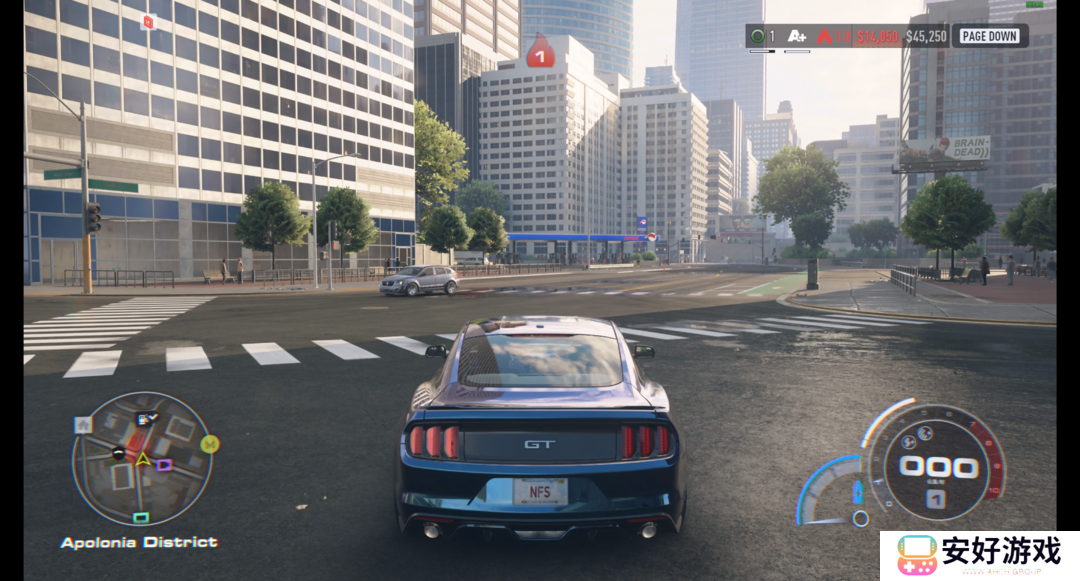Click the black round marker on minimap
This screenshot has width=1080, height=581.
pos(119,453)
